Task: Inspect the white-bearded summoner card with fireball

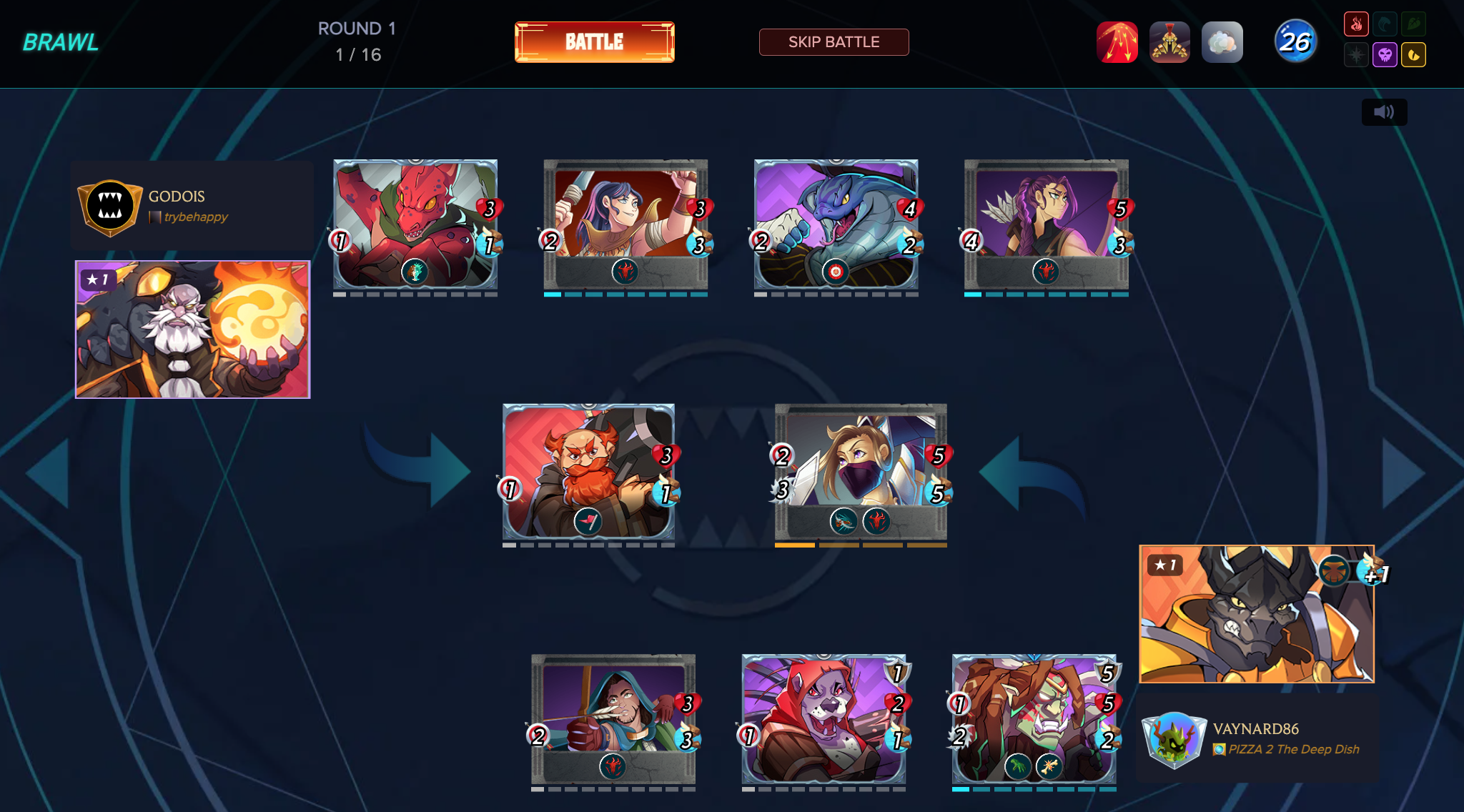Action: pos(193,330)
